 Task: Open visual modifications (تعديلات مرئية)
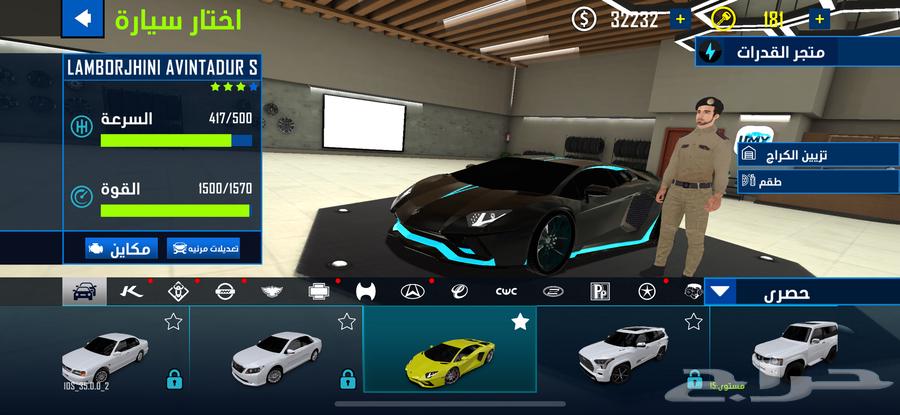[203, 247]
